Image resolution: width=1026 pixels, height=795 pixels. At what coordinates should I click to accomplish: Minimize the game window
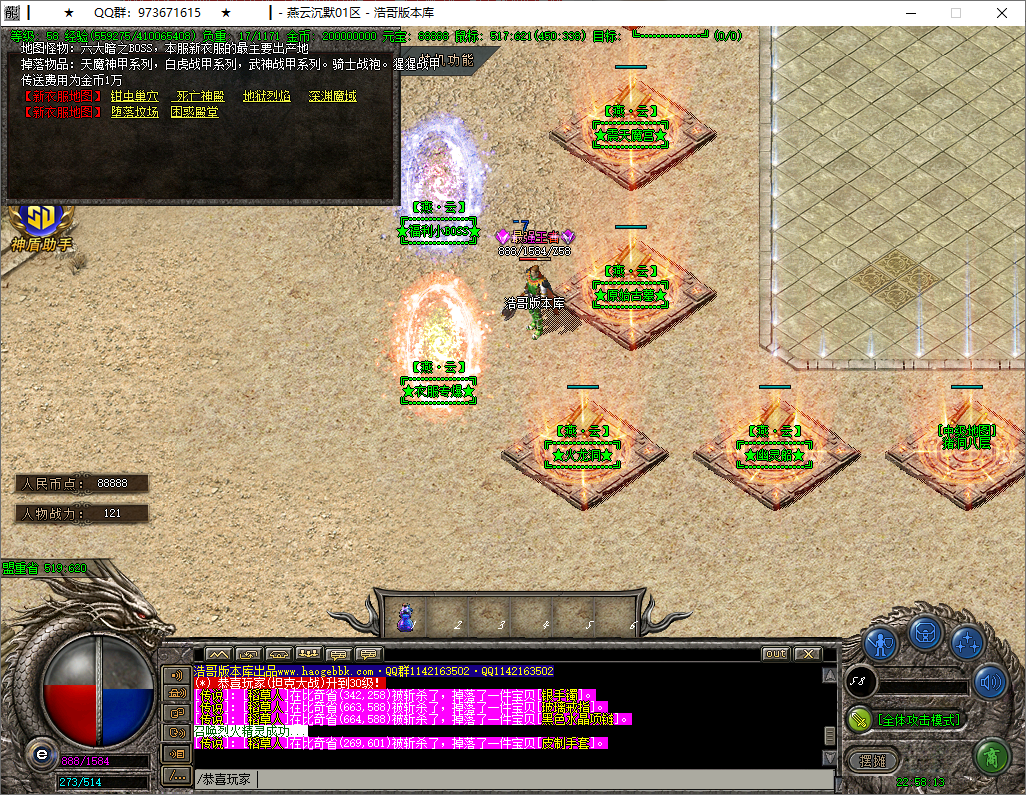909,13
